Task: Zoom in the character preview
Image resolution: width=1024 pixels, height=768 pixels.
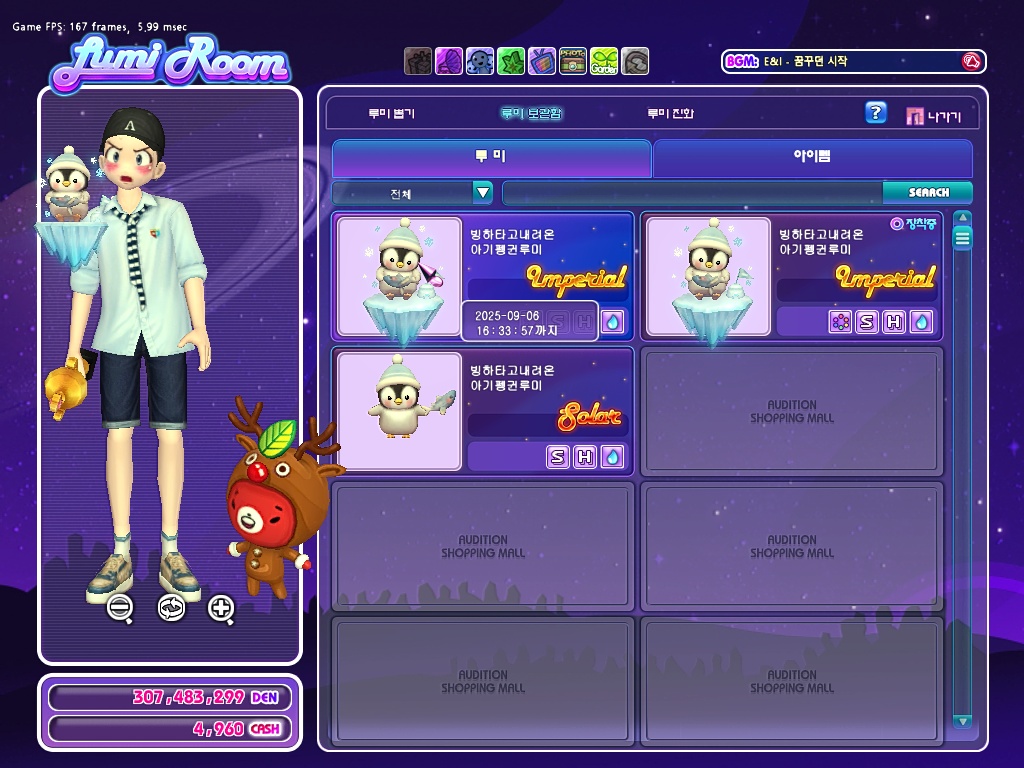Action: tap(221, 606)
